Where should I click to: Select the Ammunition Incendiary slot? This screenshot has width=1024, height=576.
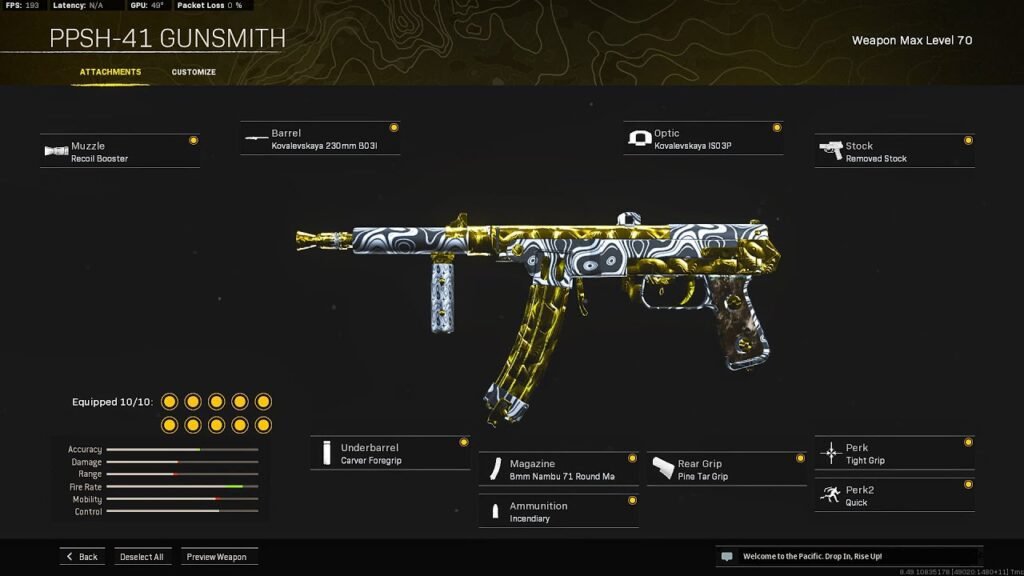pyautogui.click(x=558, y=512)
